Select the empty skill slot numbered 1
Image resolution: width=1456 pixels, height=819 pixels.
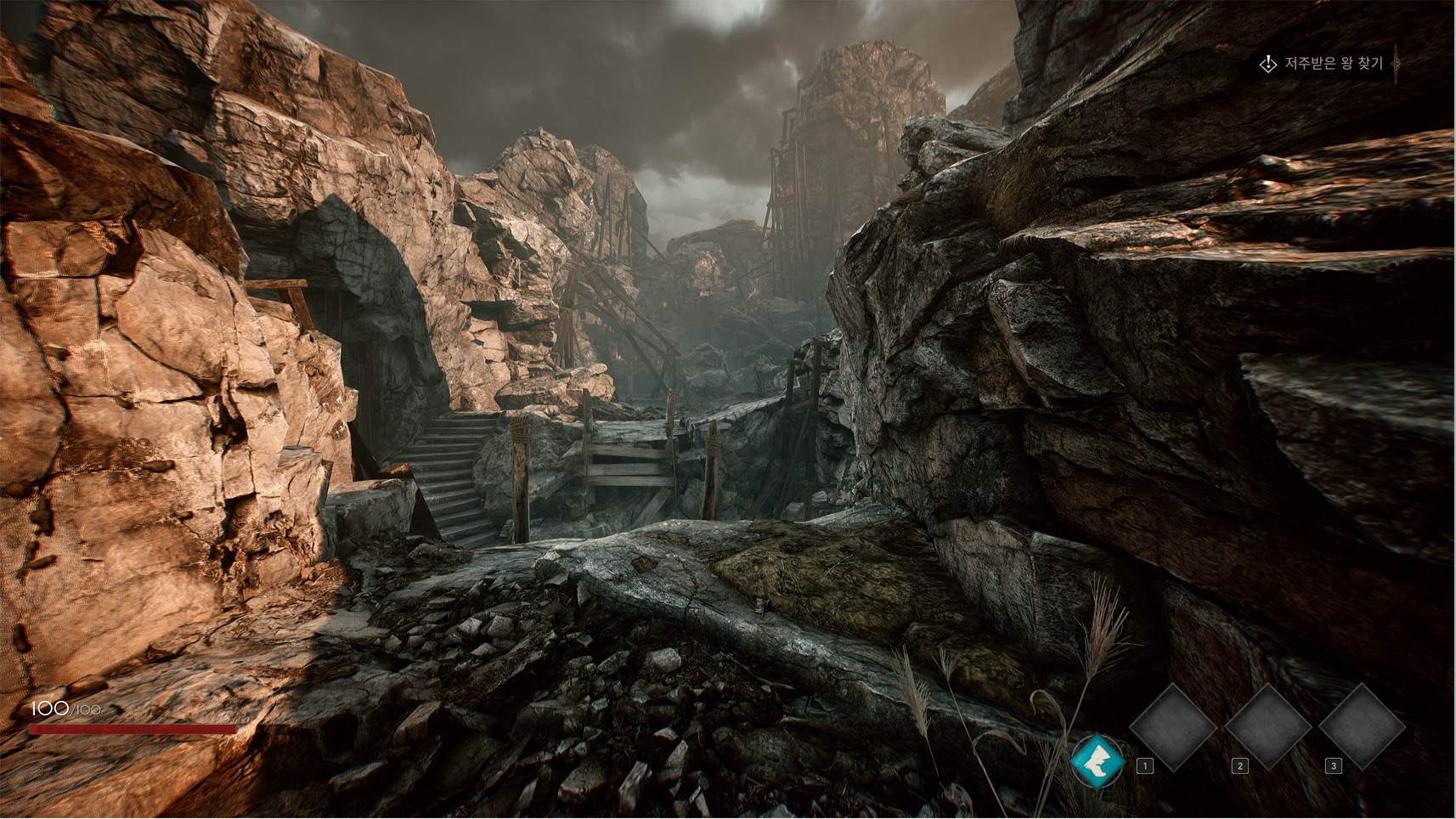coord(1173,726)
